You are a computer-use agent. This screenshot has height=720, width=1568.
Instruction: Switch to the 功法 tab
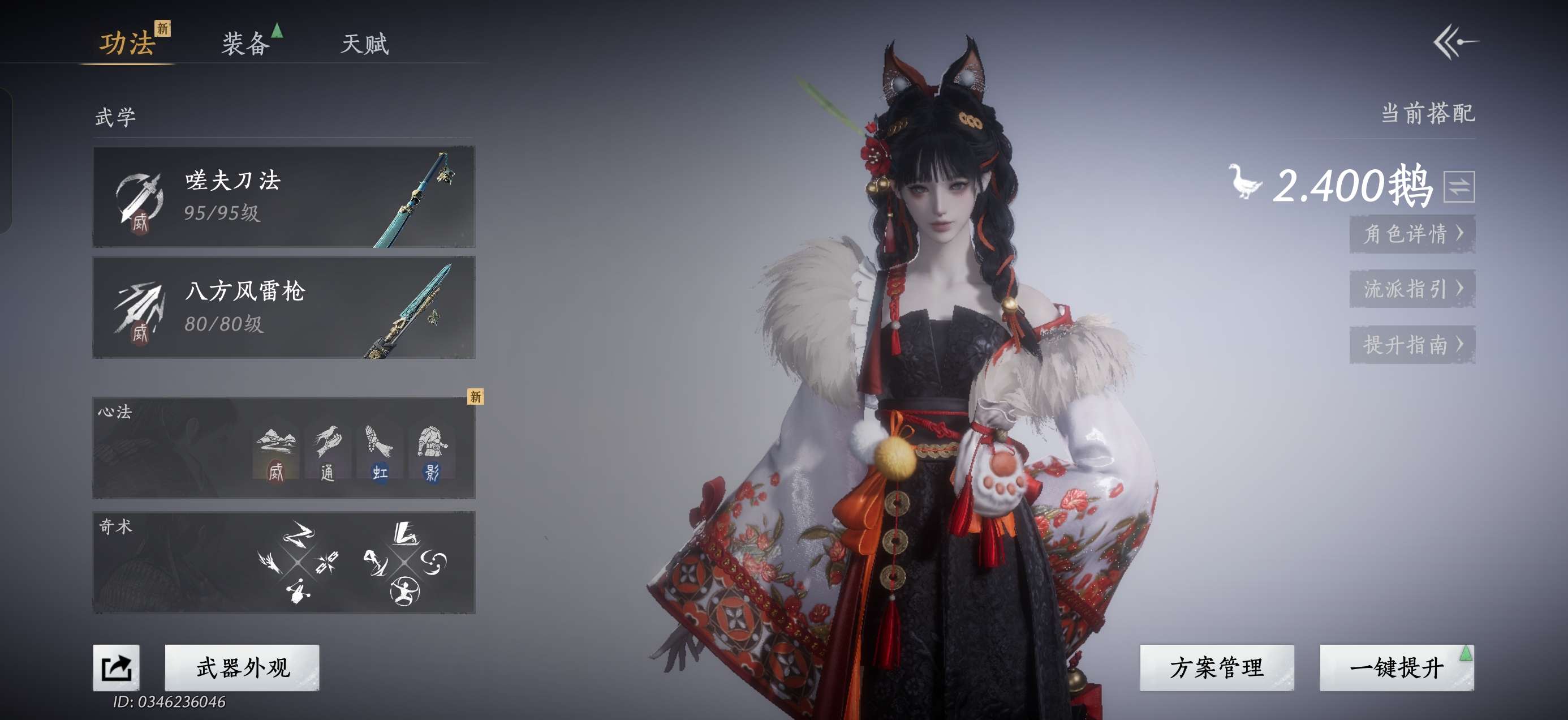click(127, 43)
